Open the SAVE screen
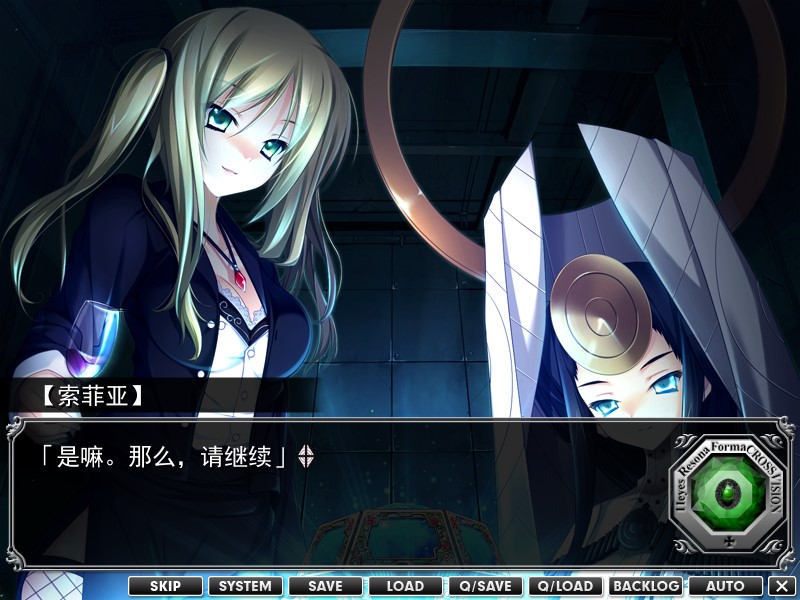The width and height of the screenshot is (800, 600). [325, 586]
